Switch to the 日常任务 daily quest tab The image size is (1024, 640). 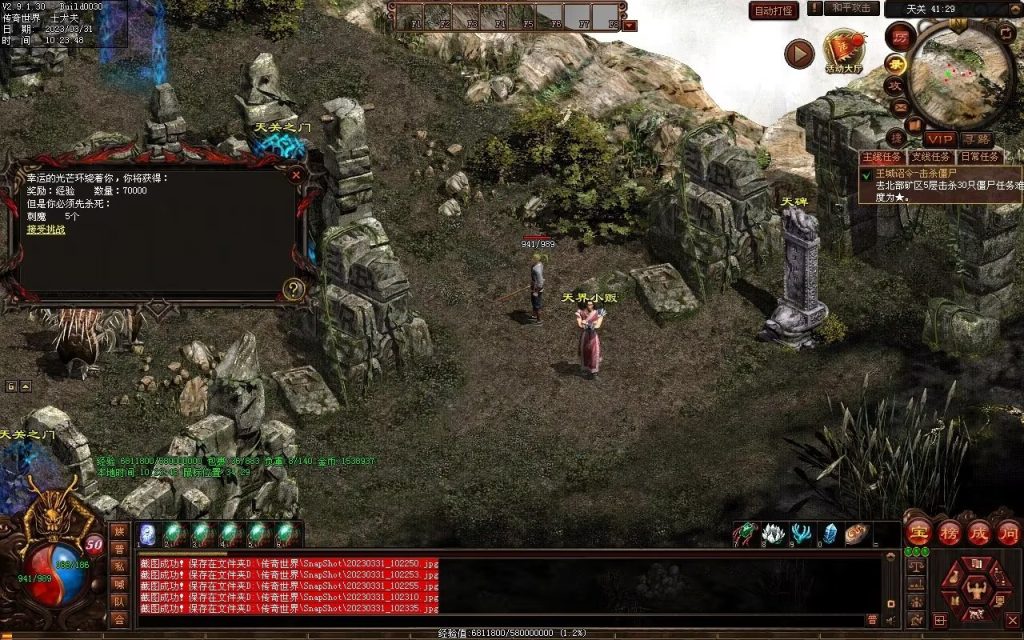(978, 156)
